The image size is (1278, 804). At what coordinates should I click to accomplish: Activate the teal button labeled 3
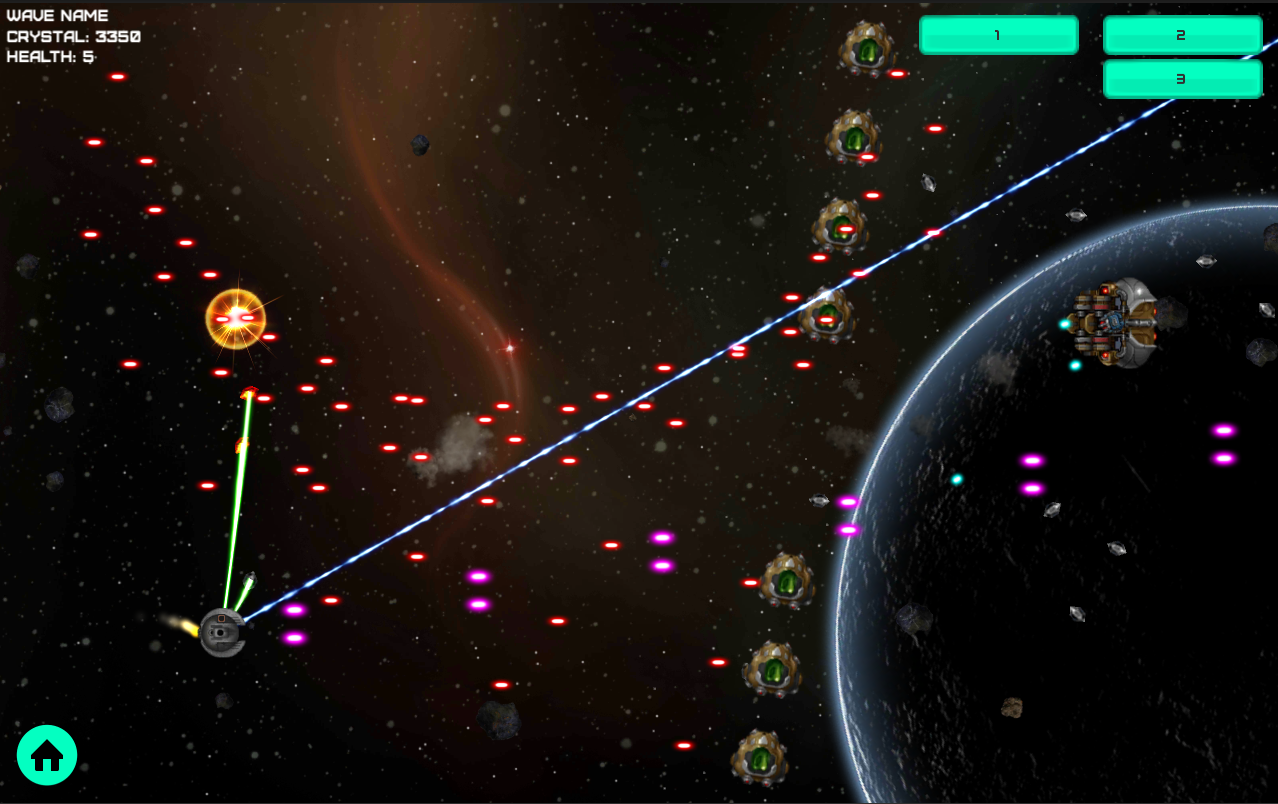pos(1182,79)
